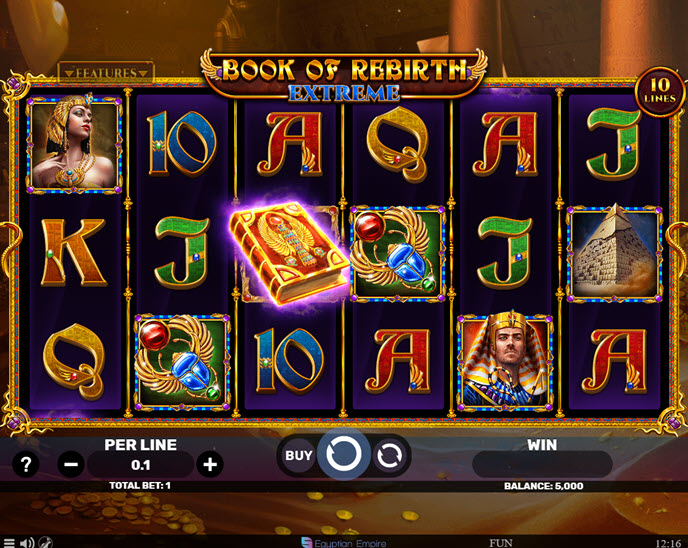The image size is (688, 548).
Task: Decrease the per line bet
Action: (x=70, y=464)
